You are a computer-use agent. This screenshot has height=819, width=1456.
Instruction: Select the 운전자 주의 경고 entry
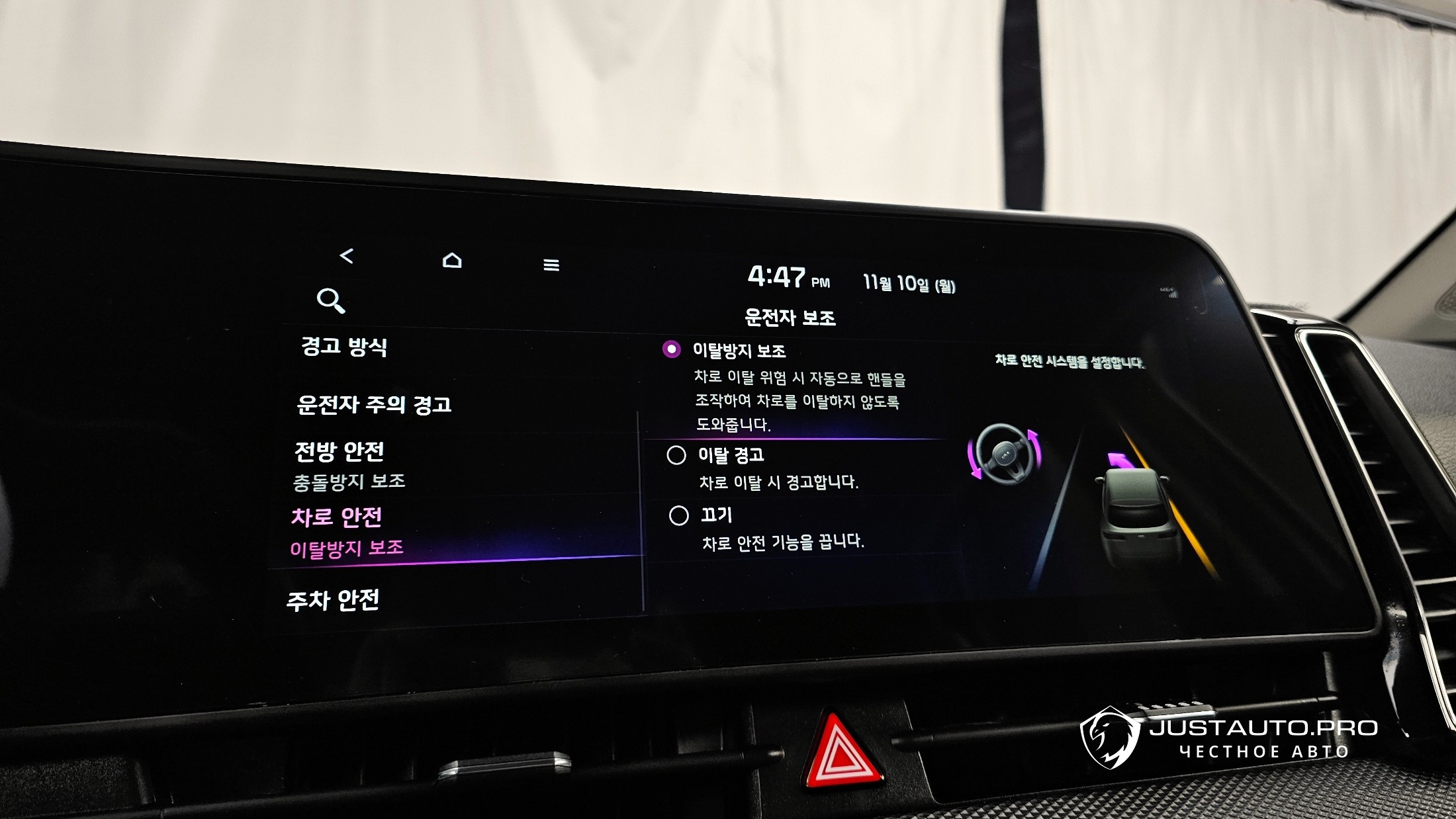click(374, 404)
